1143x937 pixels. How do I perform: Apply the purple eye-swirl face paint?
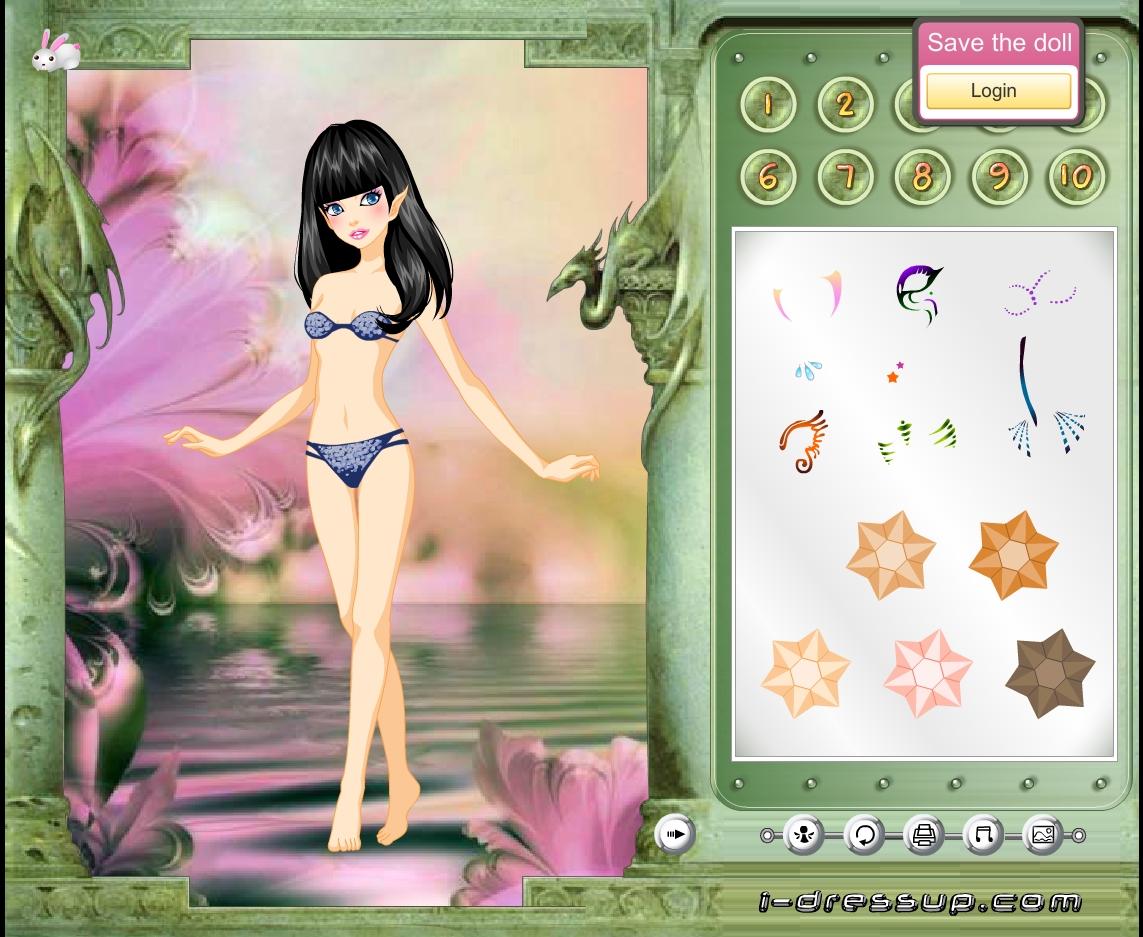click(918, 294)
